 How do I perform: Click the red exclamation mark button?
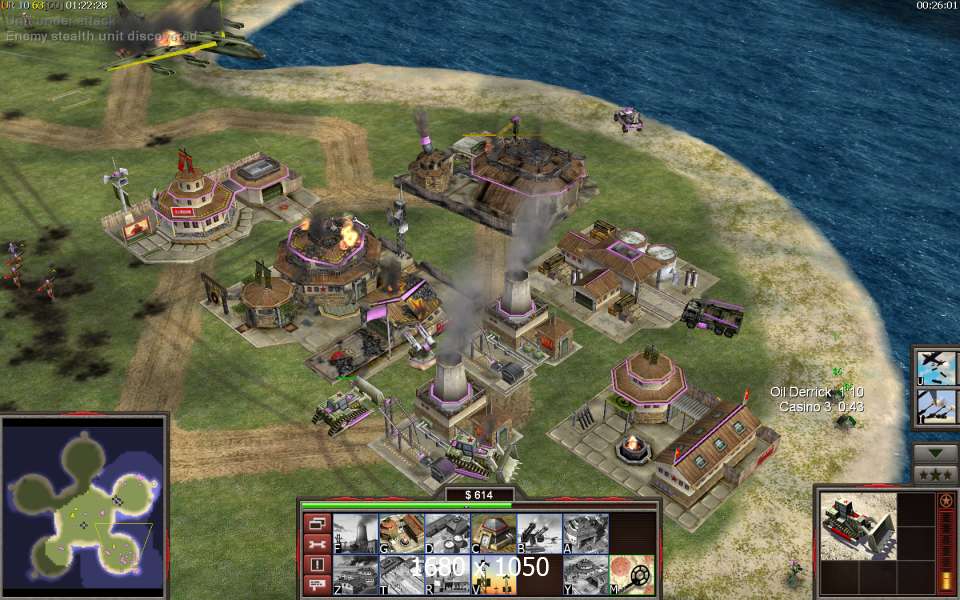[x=317, y=564]
